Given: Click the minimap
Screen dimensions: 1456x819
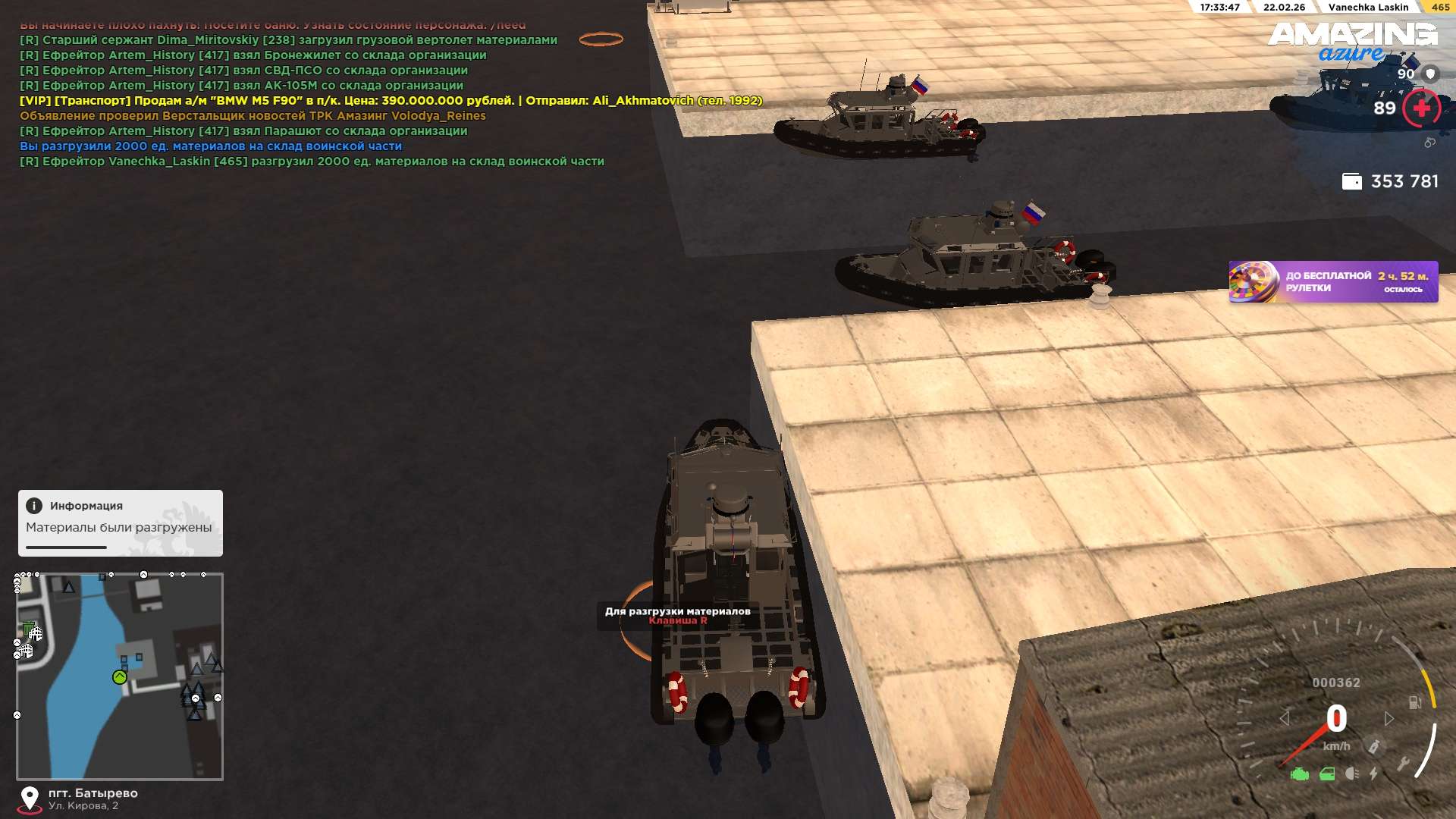Looking at the screenshot, I should pyautogui.click(x=120, y=676).
